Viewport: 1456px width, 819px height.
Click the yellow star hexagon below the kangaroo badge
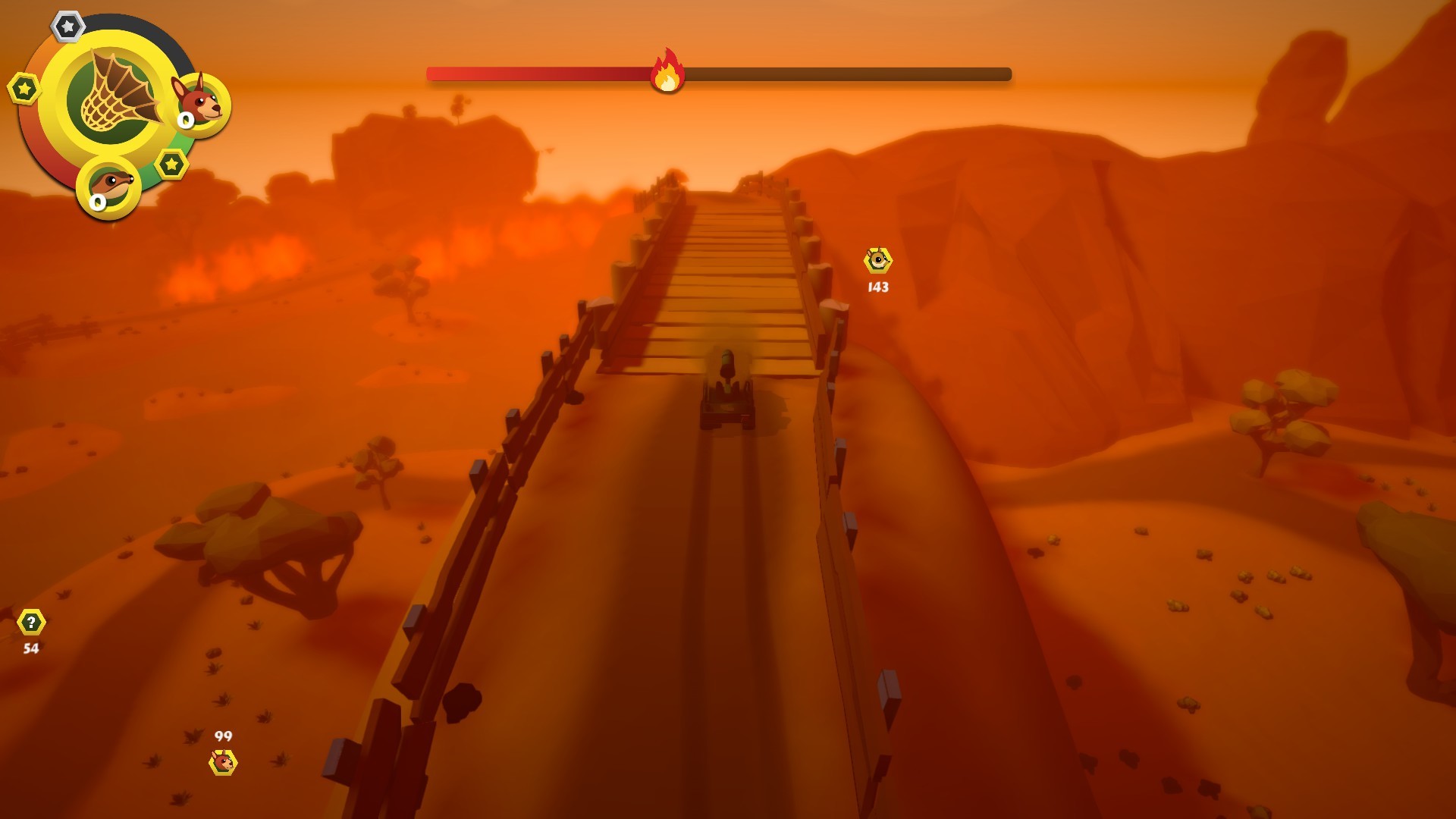171,162
